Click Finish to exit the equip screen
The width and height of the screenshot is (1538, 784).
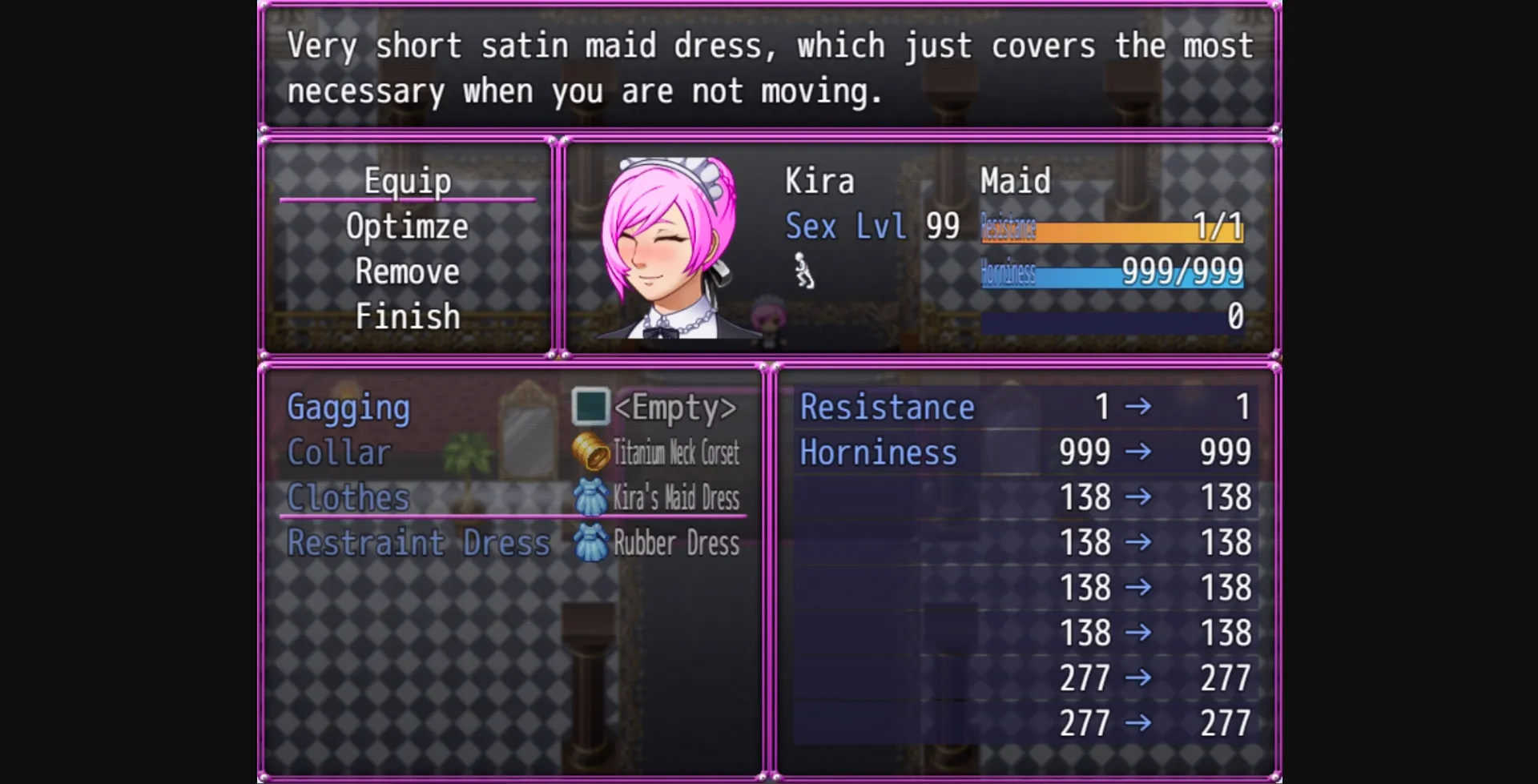408,316
